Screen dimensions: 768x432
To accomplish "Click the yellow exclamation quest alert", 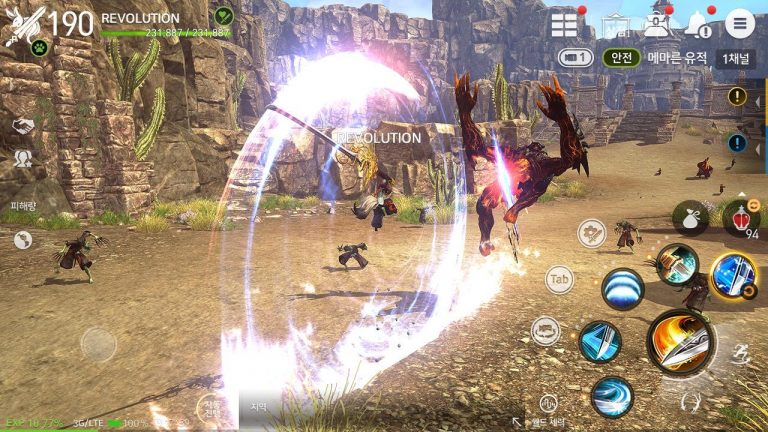I will [x=738, y=97].
